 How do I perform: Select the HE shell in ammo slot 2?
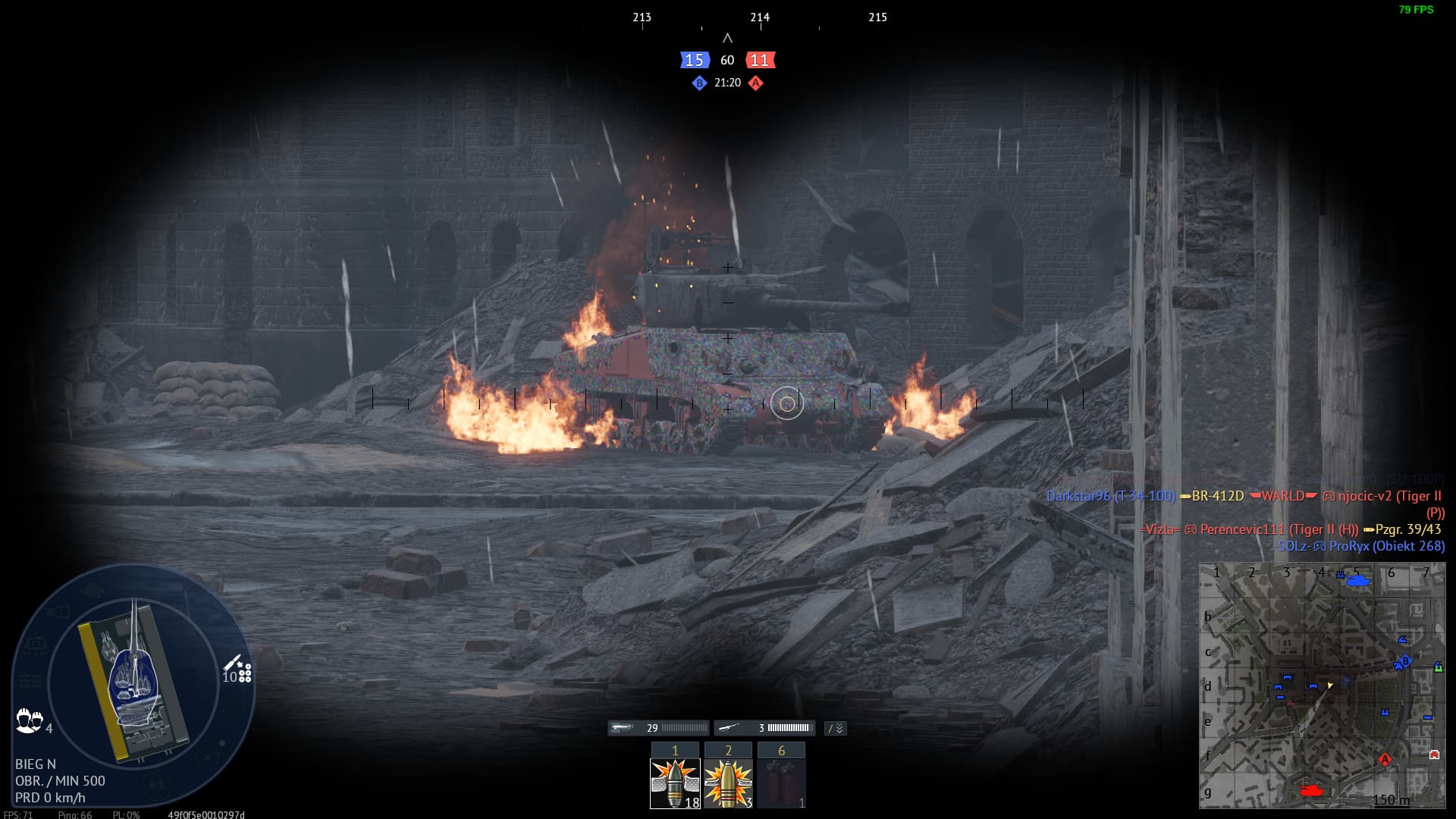click(728, 781)
